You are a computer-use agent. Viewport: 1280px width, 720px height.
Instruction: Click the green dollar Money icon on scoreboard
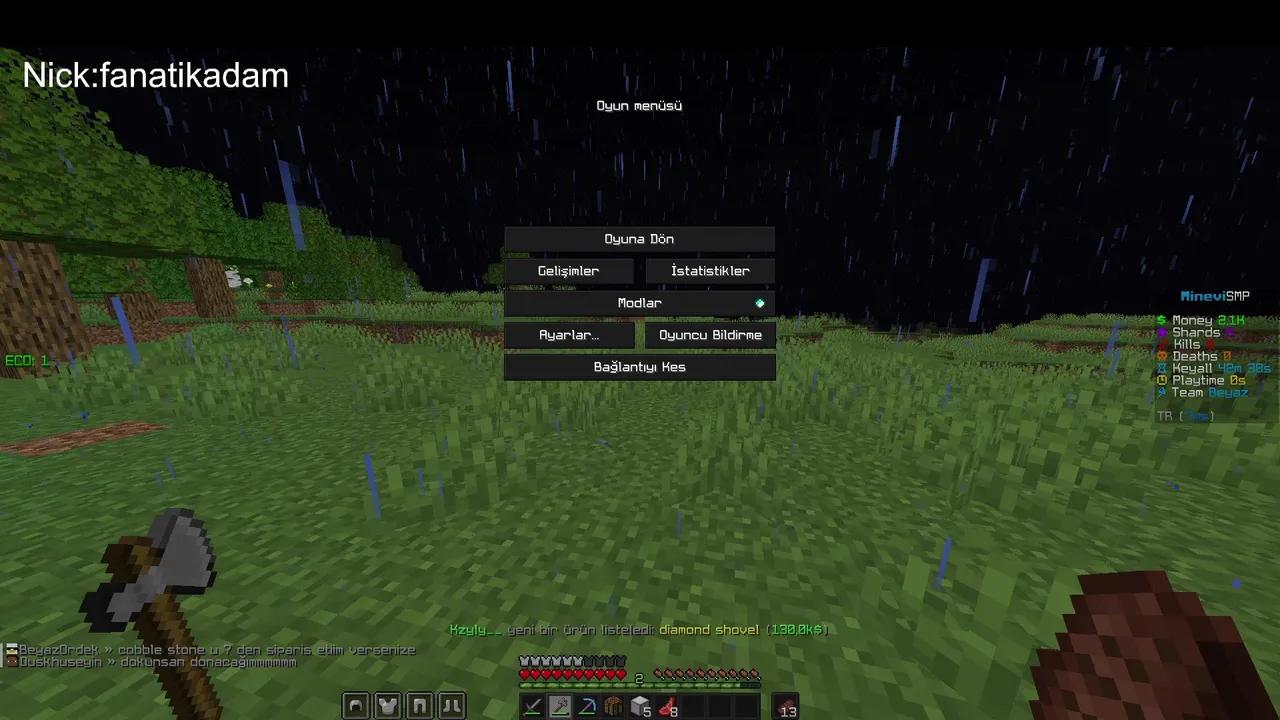pyautogui.click(x=1160, y=320)
